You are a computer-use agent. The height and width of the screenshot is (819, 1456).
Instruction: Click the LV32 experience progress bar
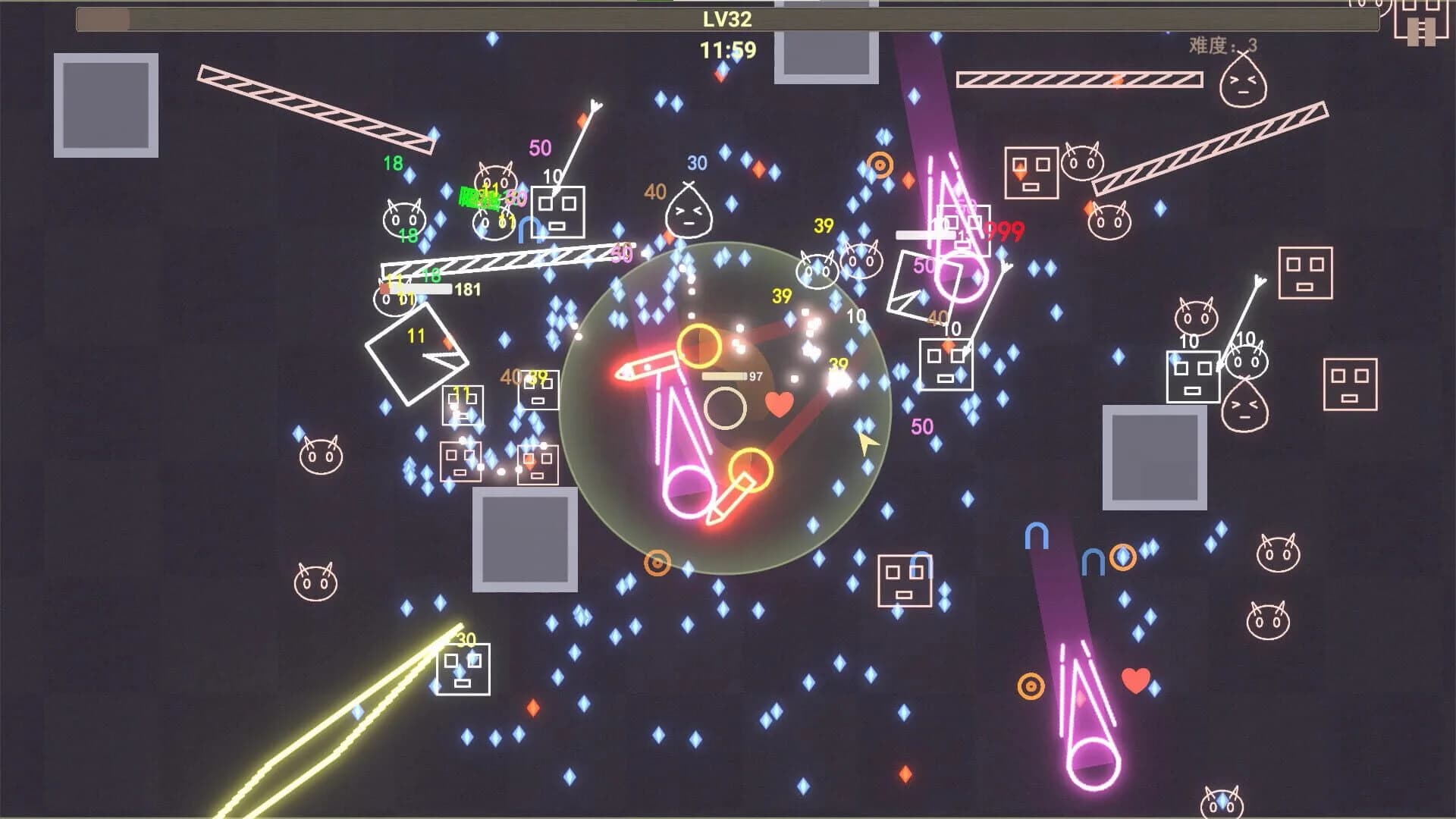tap(728, 20)
